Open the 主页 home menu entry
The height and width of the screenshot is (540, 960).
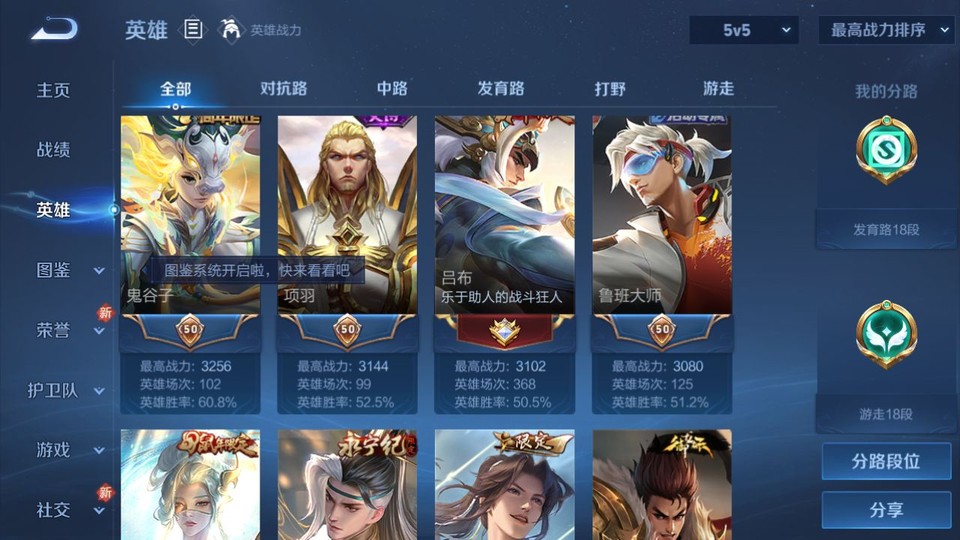click(54, 90)
